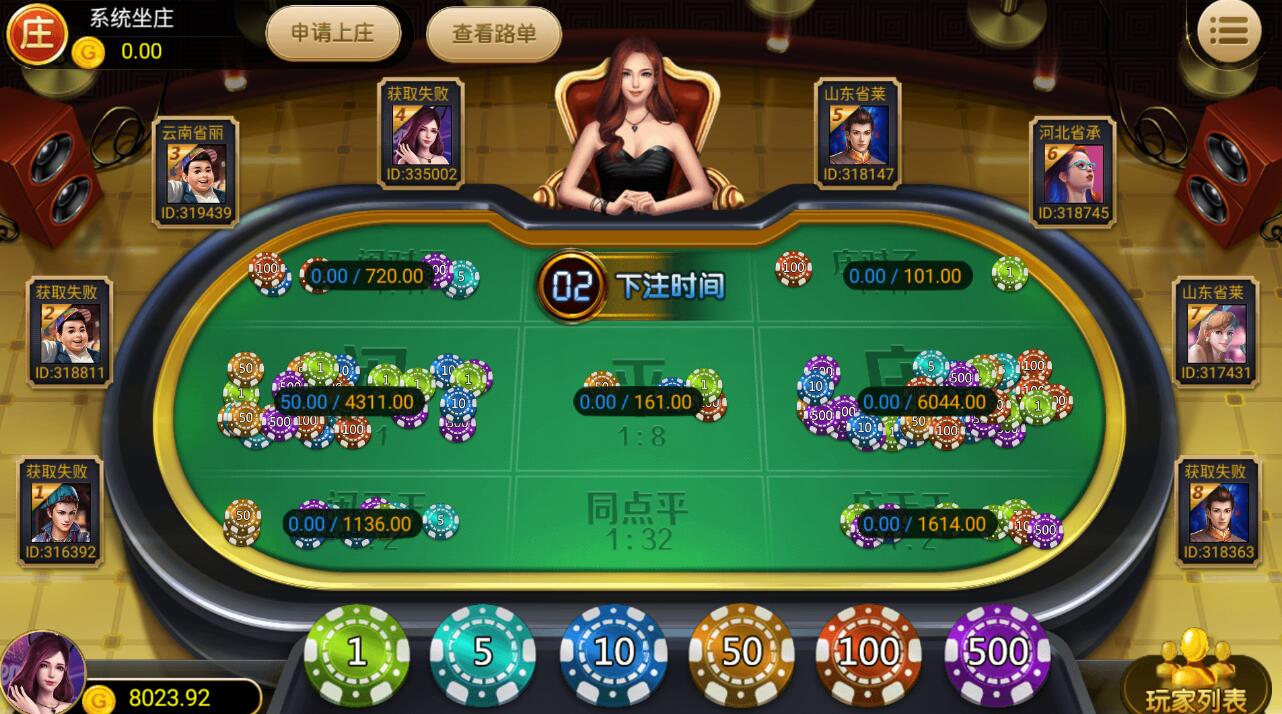The image size is (1282, 714).
Task: Choose the blue 10 betting chip
Action: pos(613,653)
